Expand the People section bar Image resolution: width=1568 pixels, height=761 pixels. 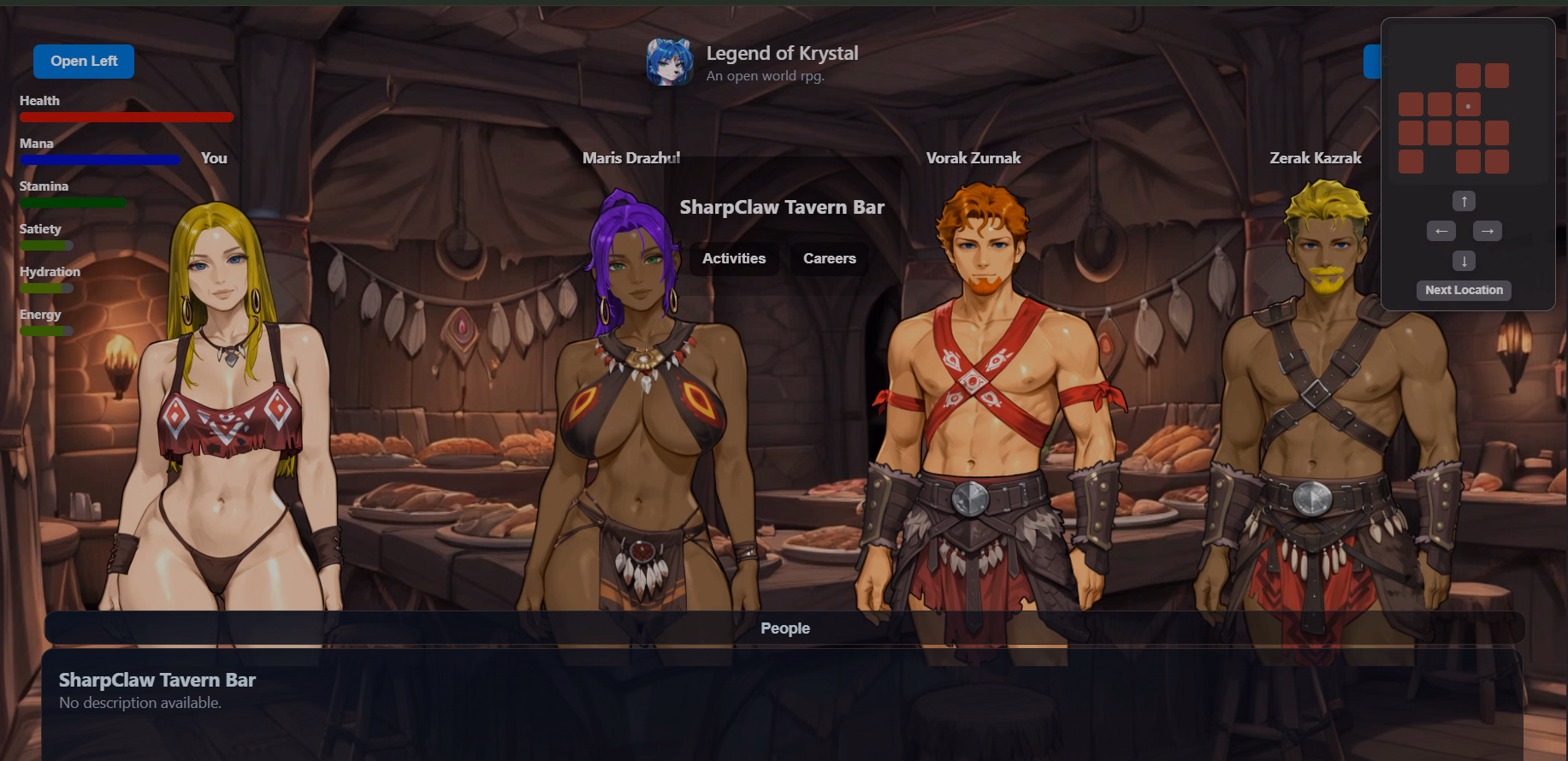(784, 628)
